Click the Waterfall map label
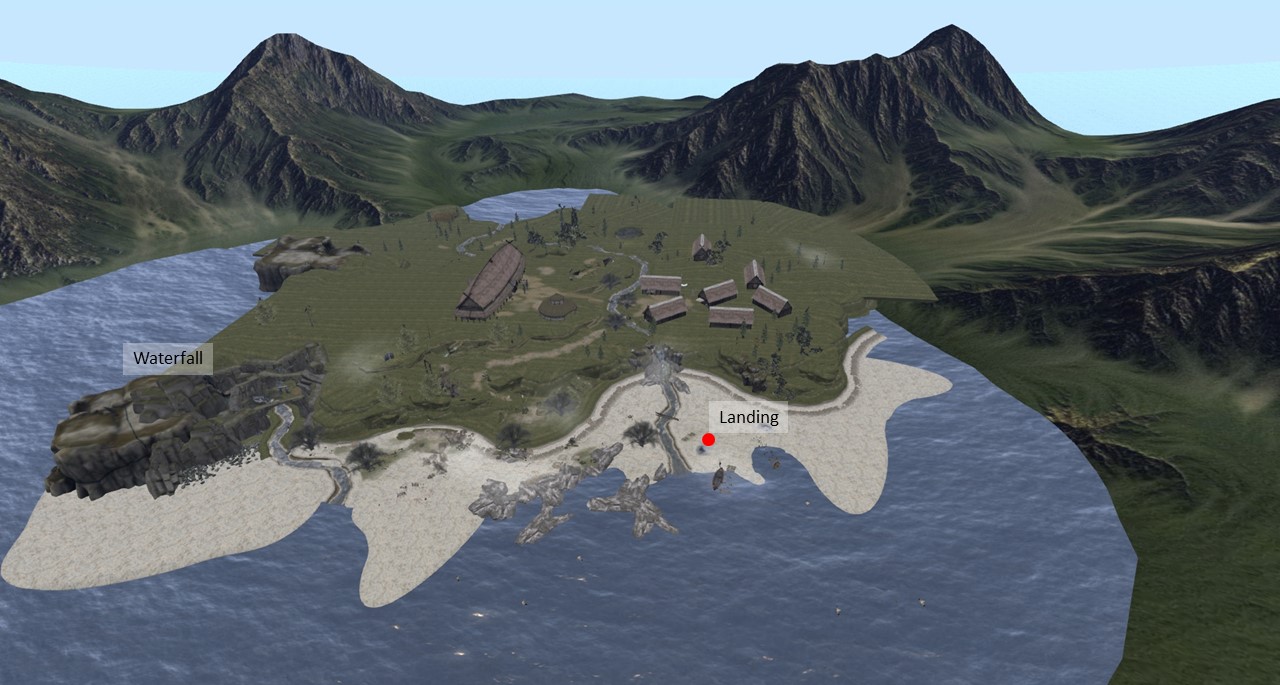Image resolution: width=1280 pixels, height=685 pixels. tap(167, 358)
